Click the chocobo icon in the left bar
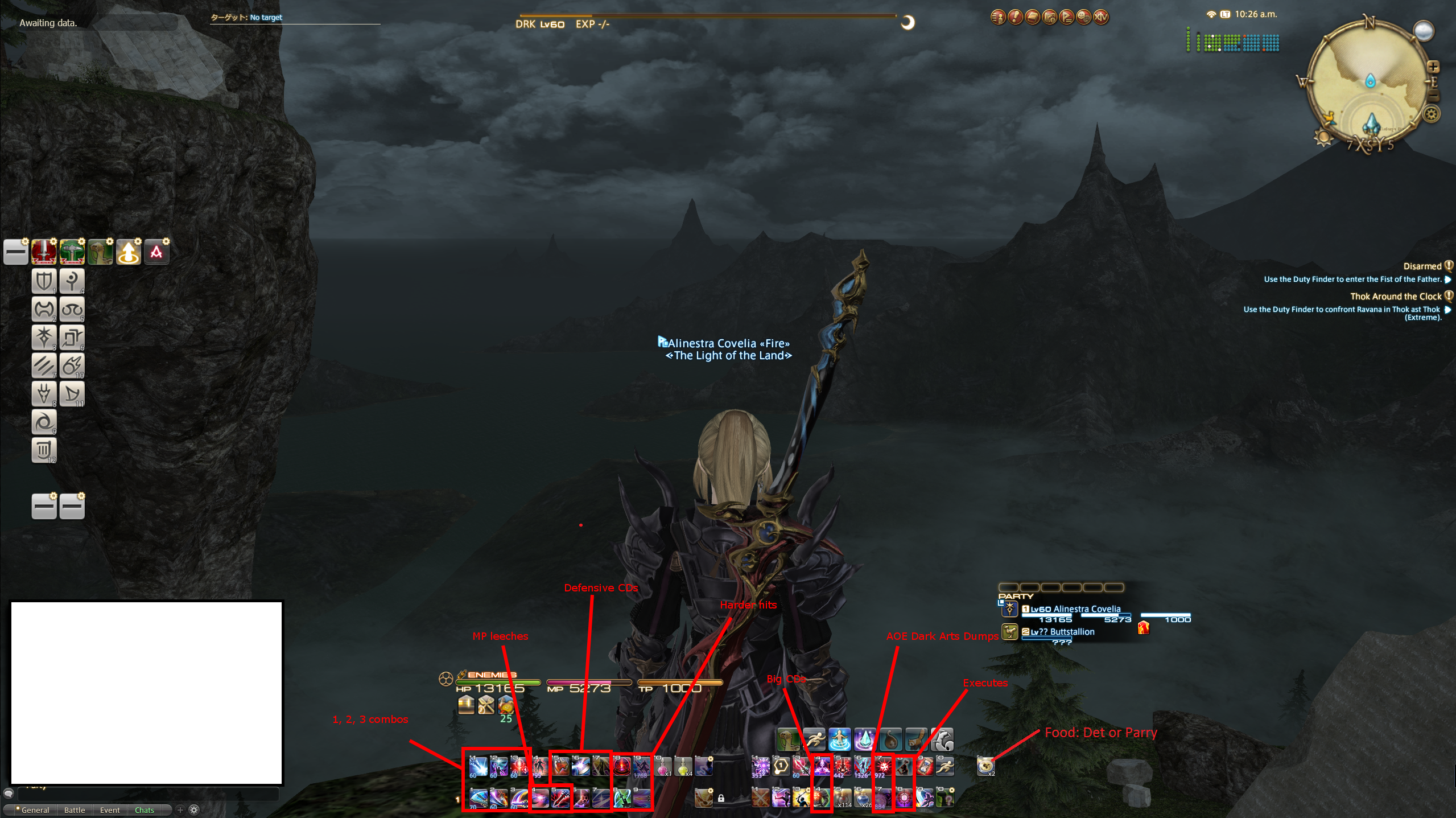This screenshot has width=1456, height=818. pyautogui.click(x=100, y=252)
